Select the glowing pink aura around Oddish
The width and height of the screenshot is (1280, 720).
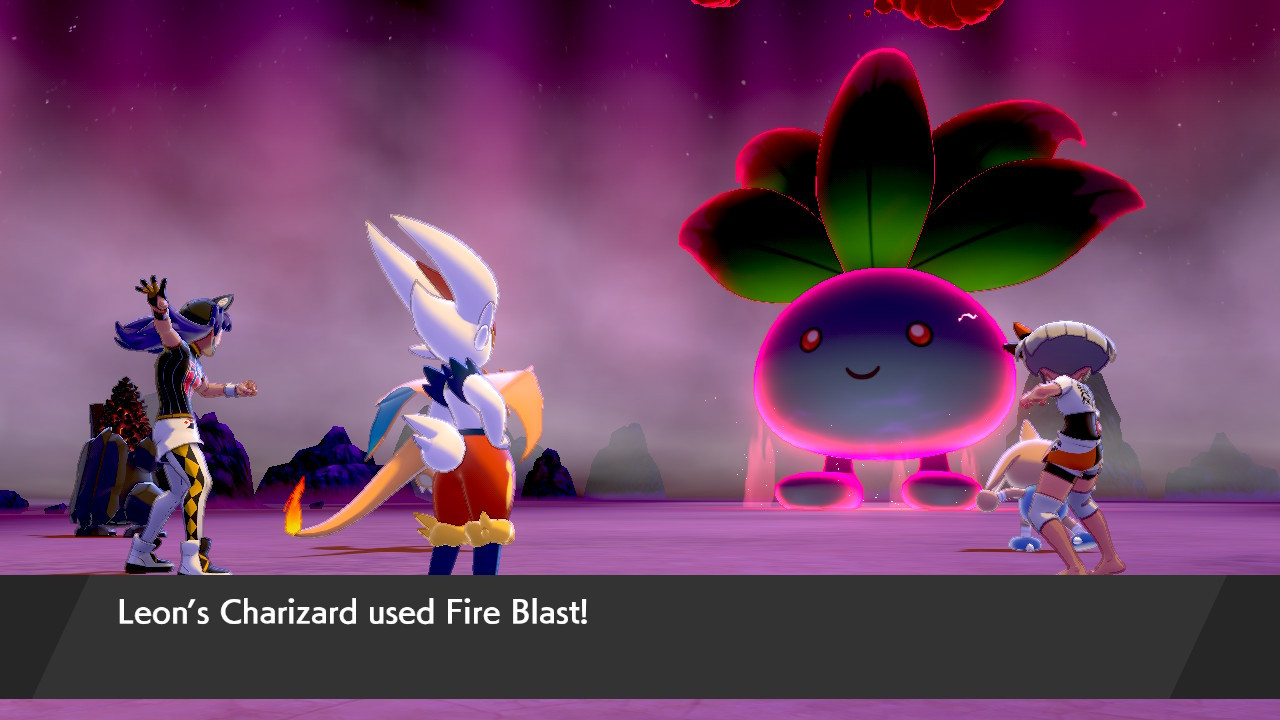click(x=760, y=400)
